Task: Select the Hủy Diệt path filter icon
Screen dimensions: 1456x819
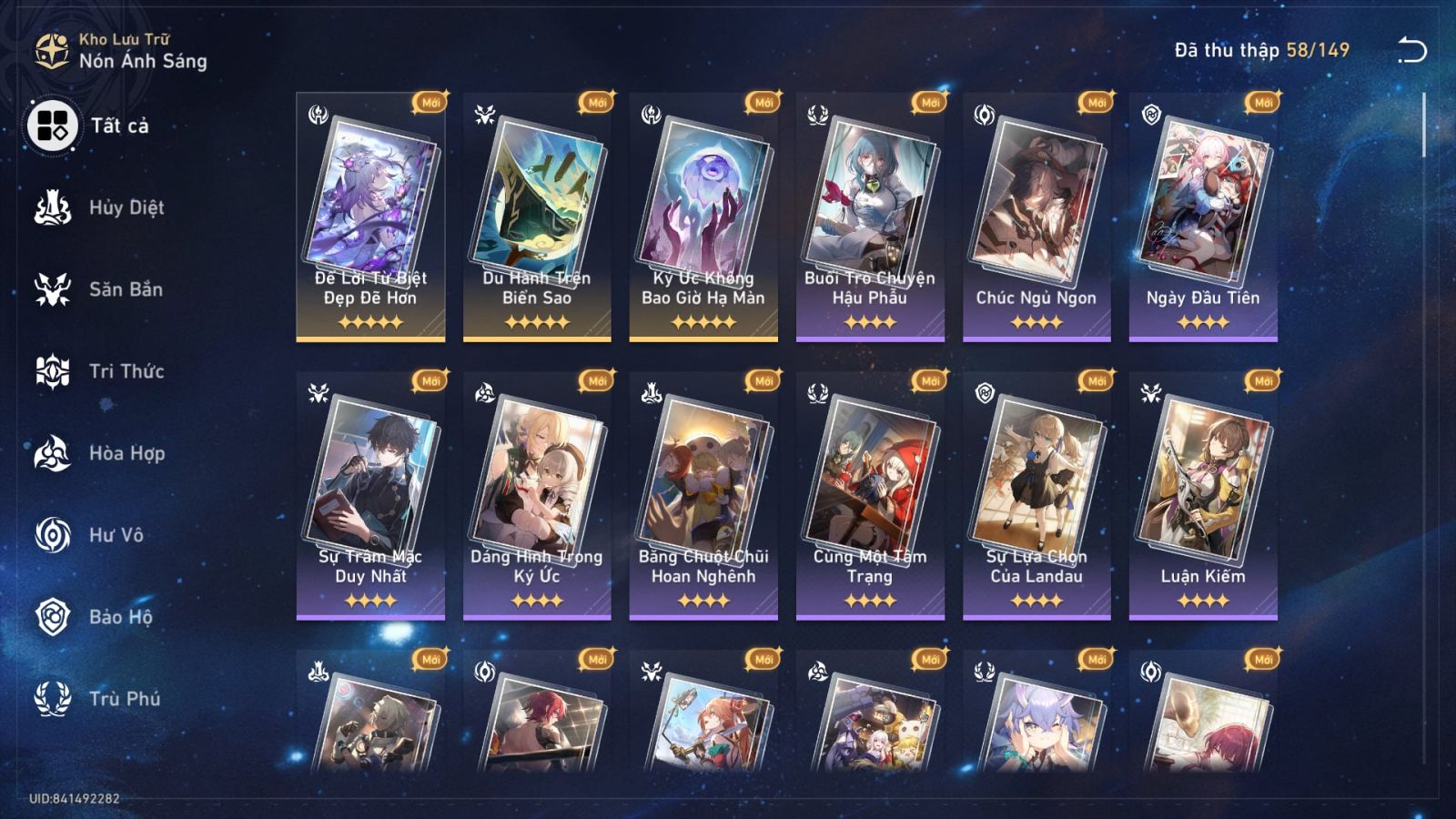Action: [52, 207]
